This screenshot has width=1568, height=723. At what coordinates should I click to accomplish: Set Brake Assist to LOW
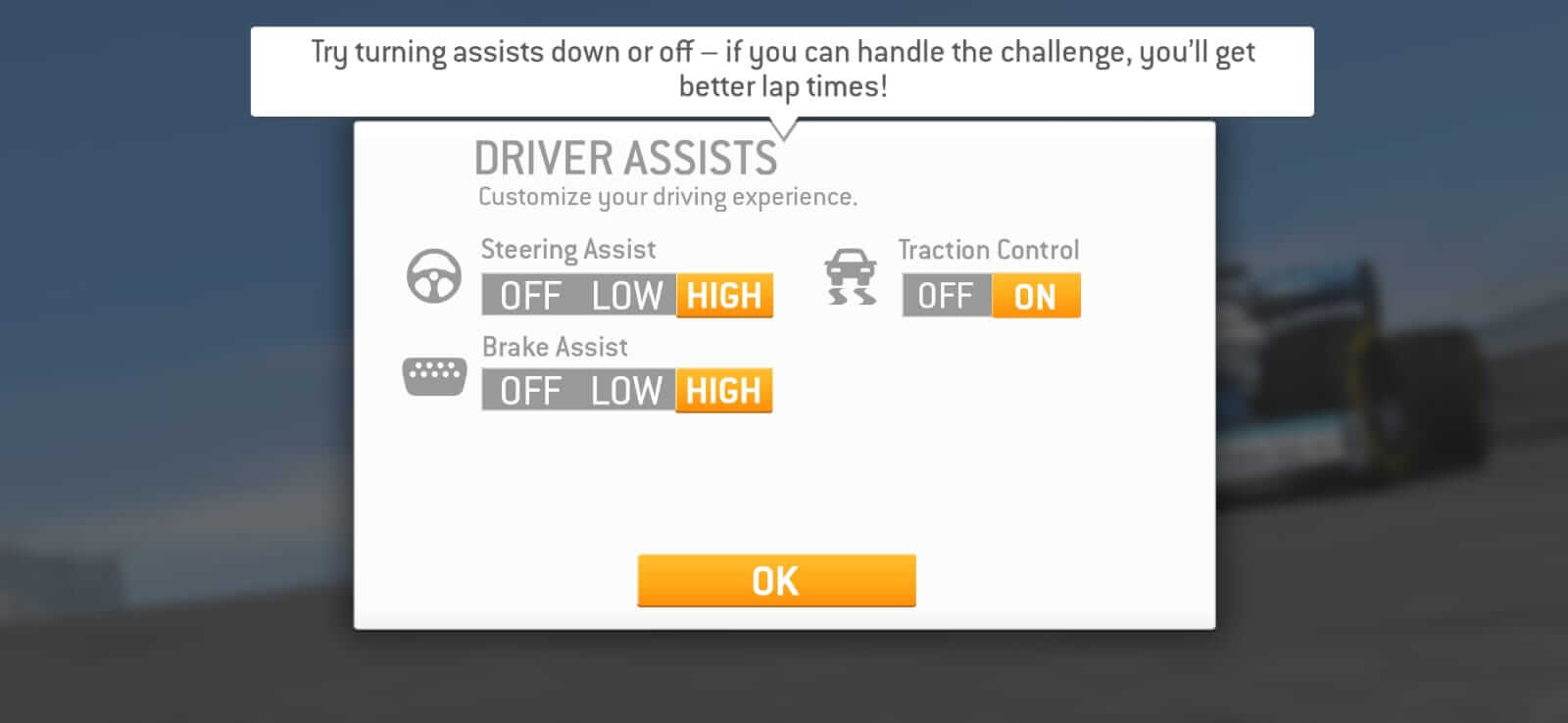(626, 390)
